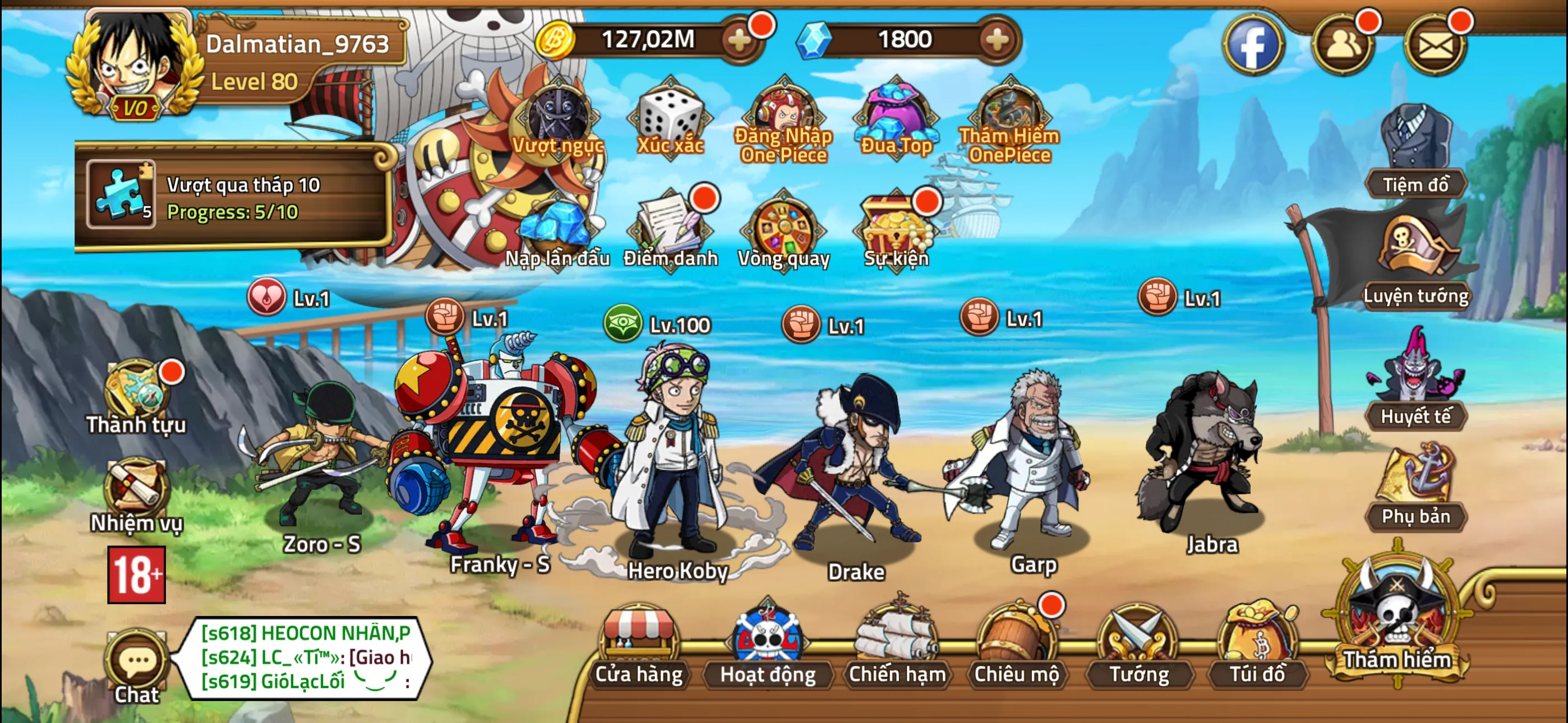The image size is (1568, 723).
Task: Open Chiêu mộ recruitment barrel
Action: (1016, 646)
